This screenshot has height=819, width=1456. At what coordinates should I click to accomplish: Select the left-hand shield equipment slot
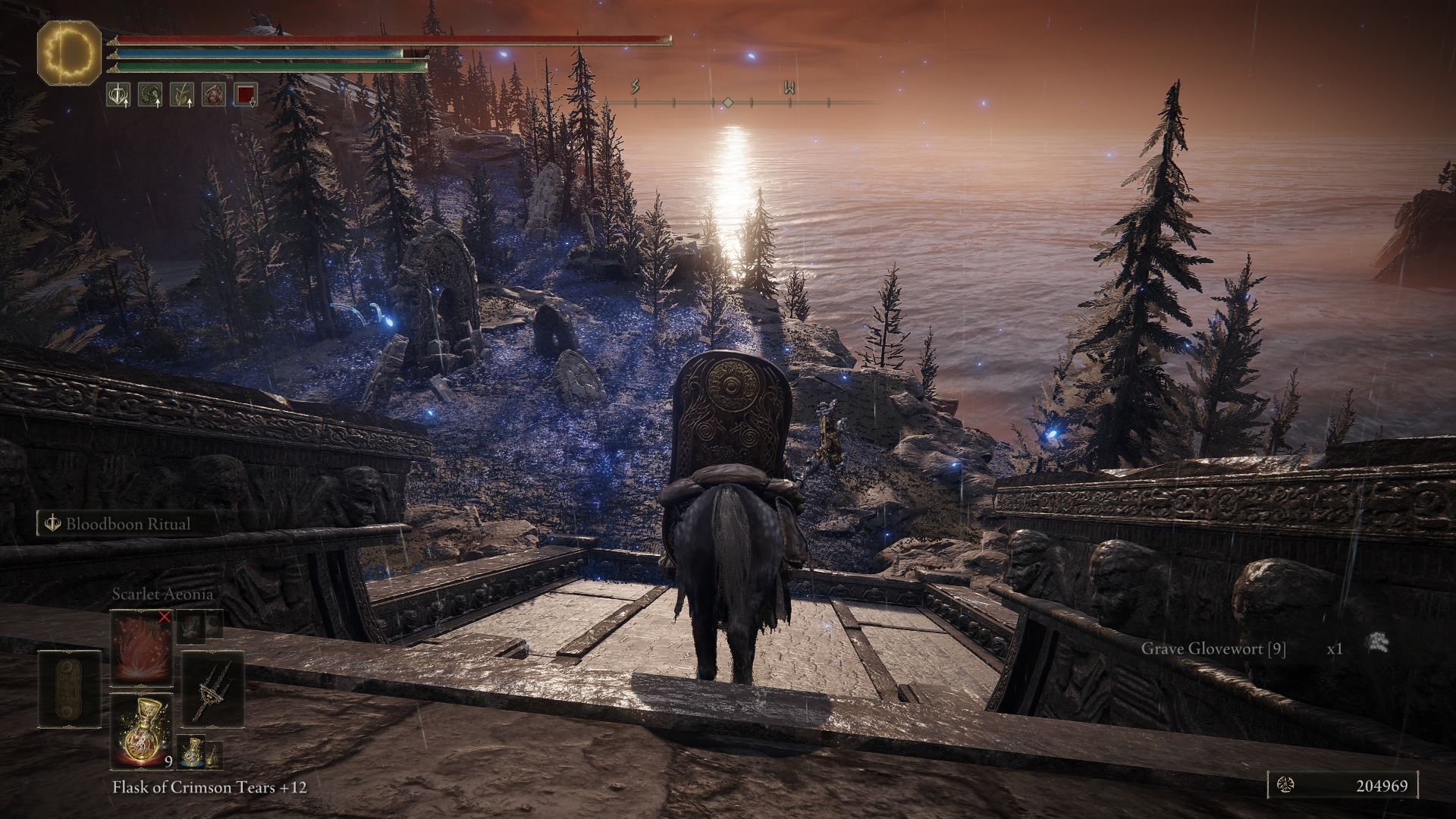pyautogui.click(x=69, y=689)
